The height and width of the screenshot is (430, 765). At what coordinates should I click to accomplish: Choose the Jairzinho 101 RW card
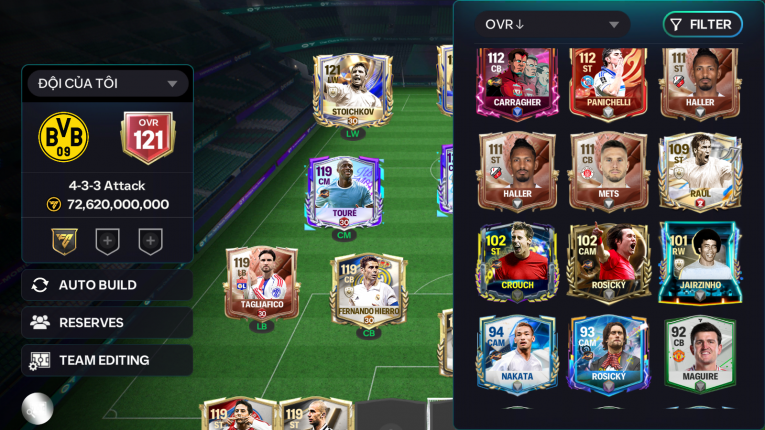point(699,262)
